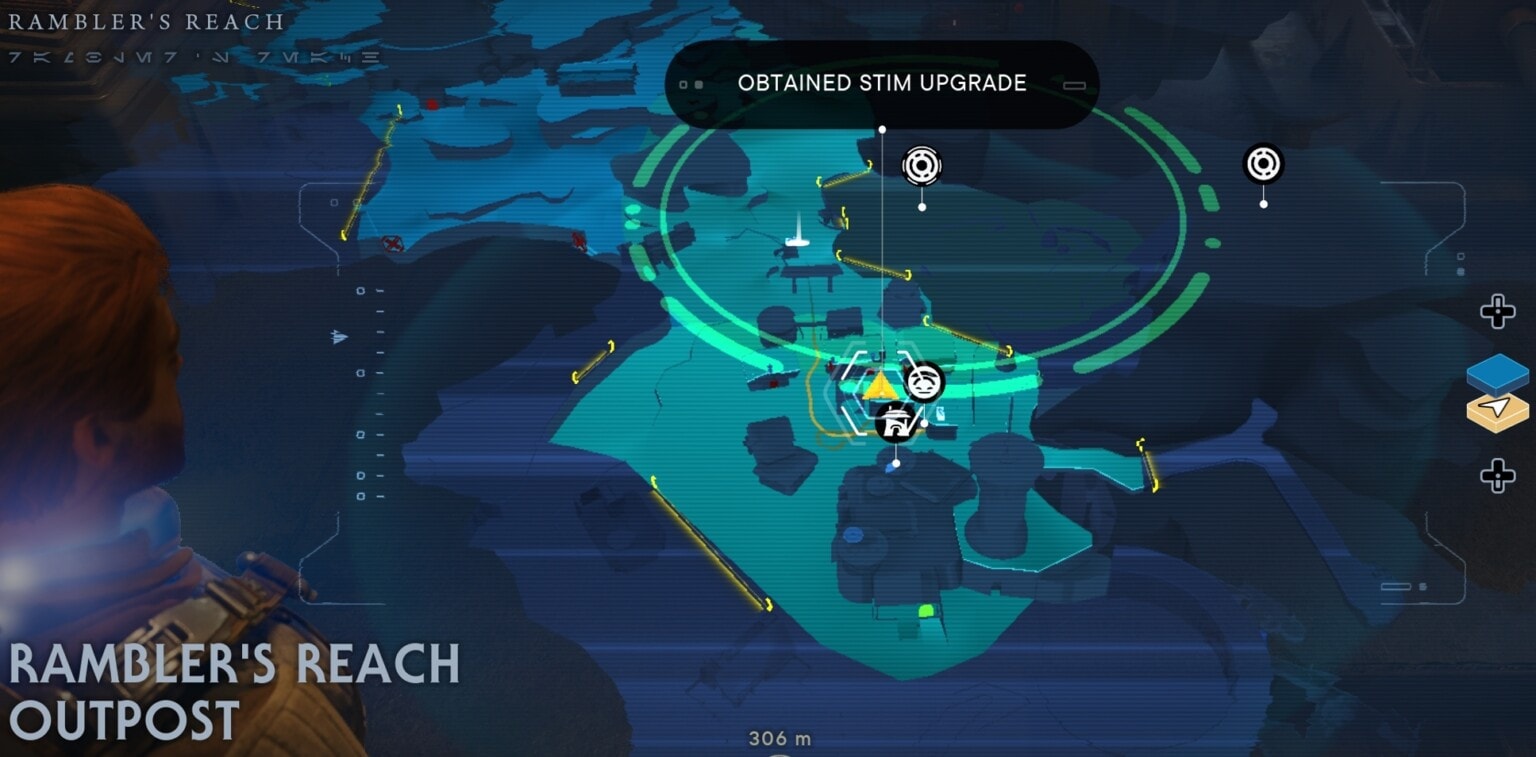
Task: Select the meditation point marker near the outpost center
Action: (921, 165)
